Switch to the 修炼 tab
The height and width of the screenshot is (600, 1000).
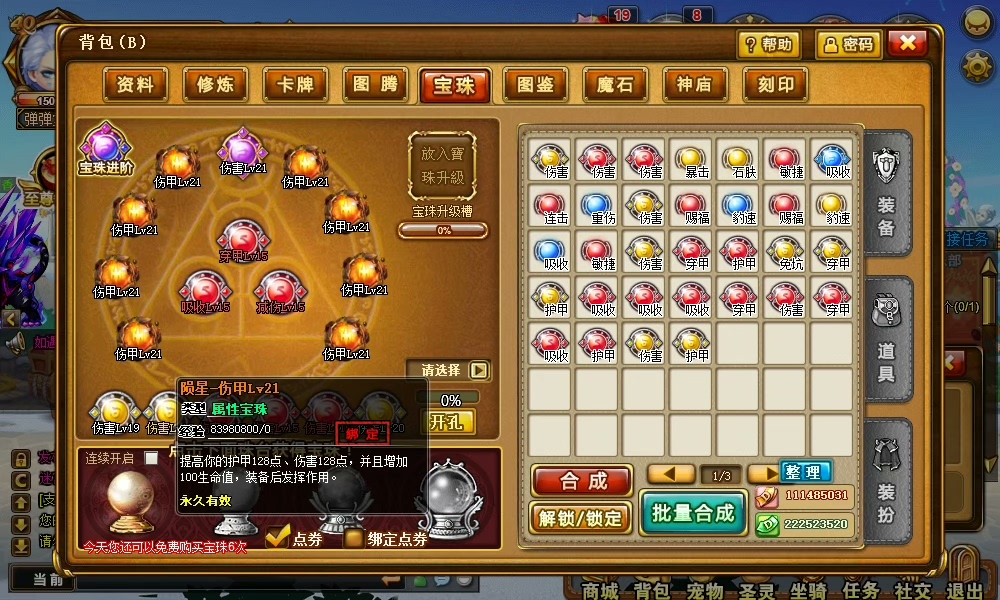215,85
